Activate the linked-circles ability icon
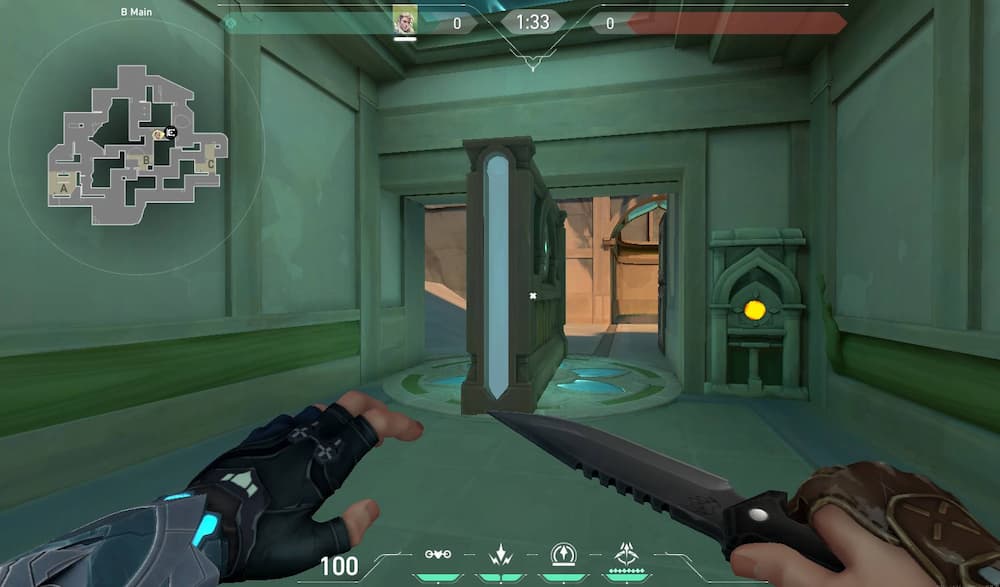 coord(436,554)
